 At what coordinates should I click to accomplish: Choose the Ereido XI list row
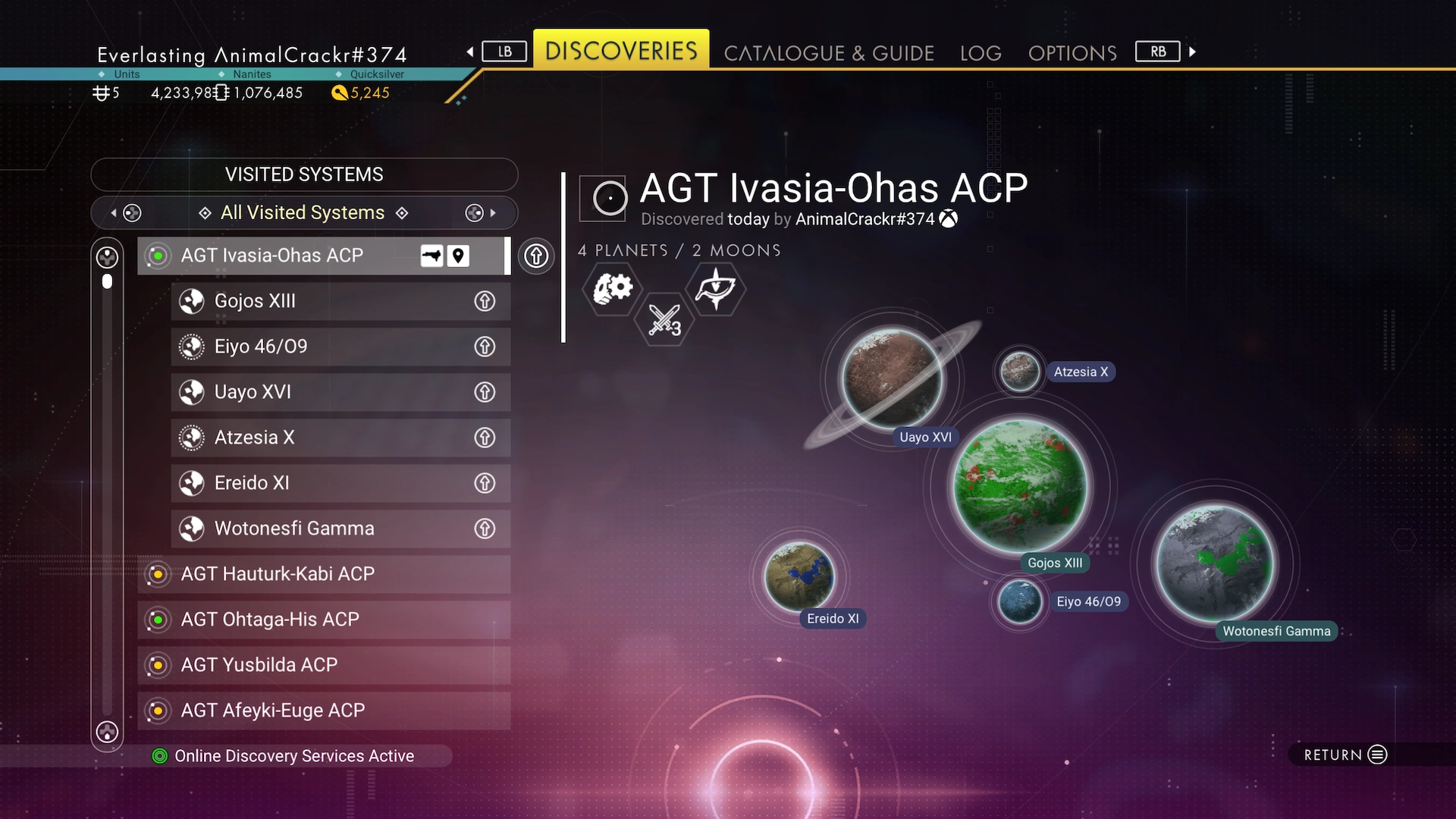click(x=318, y=483)
